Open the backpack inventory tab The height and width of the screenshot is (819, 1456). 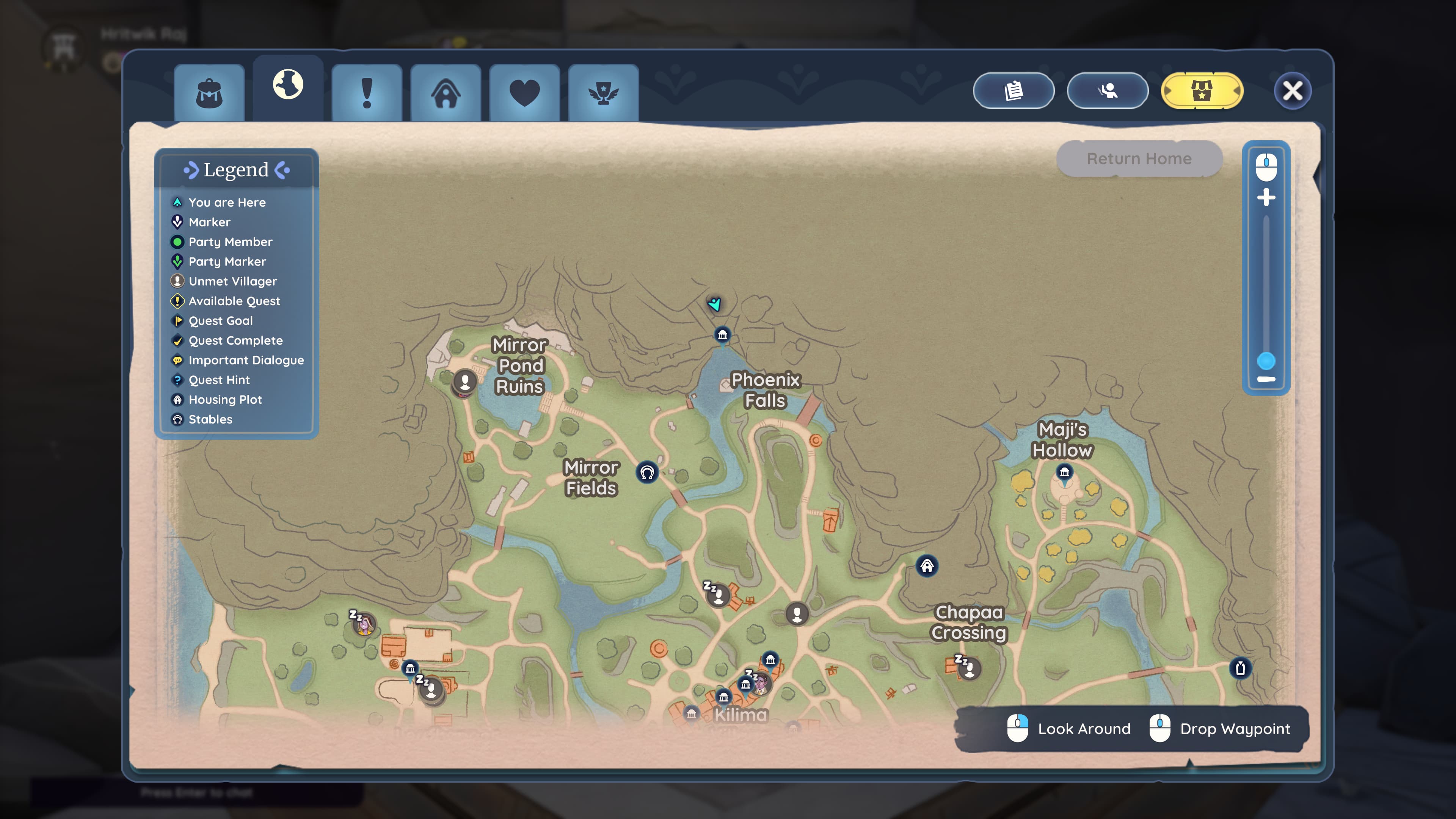point(209,93)
